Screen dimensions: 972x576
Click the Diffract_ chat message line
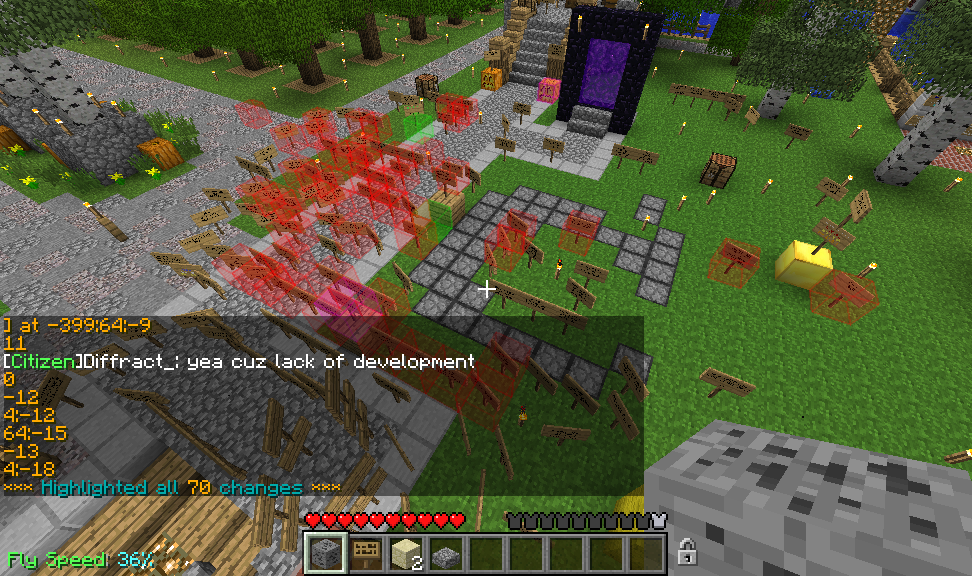click(x=239, y=361)
